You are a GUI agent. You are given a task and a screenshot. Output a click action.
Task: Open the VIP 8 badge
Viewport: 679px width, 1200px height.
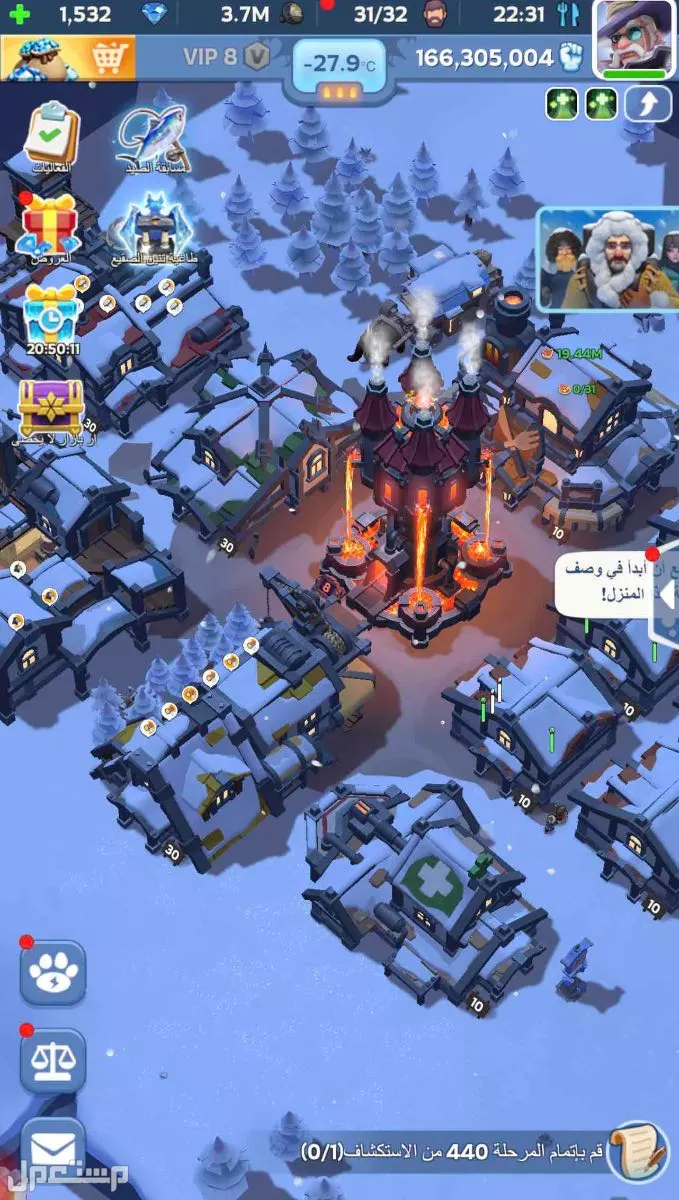(227, 56)
